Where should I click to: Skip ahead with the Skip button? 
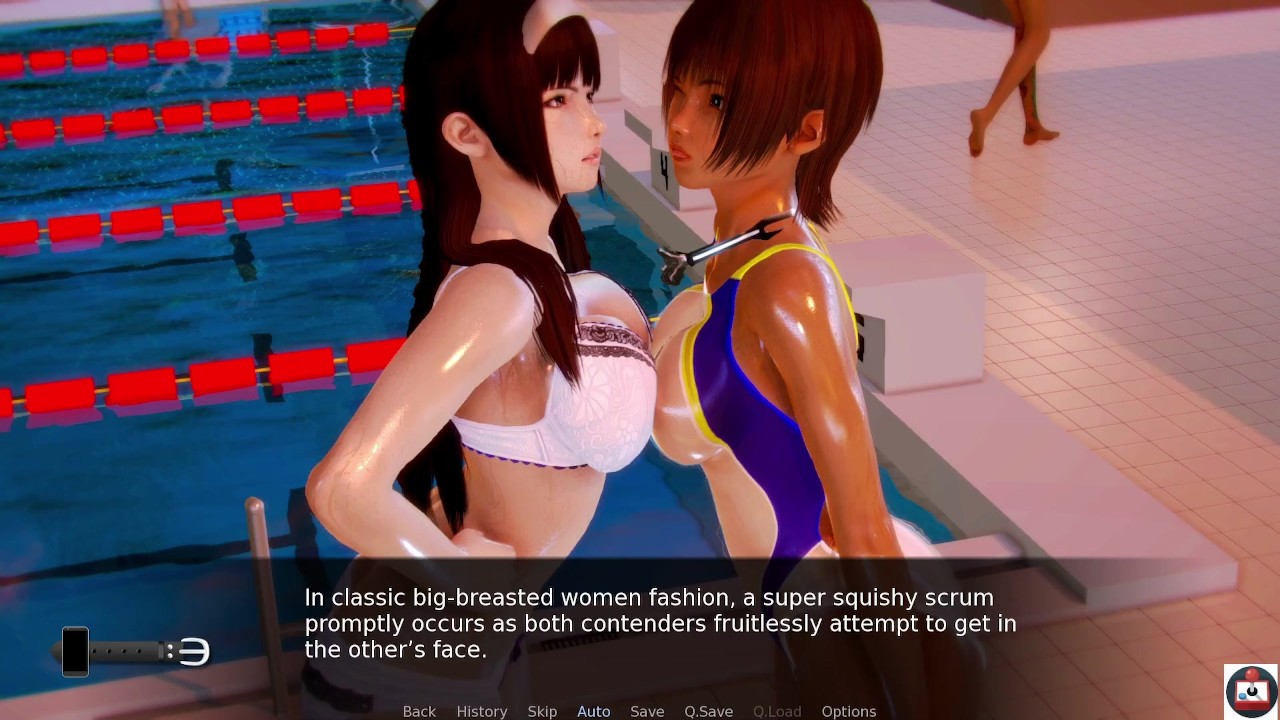(x=542, y=711)
